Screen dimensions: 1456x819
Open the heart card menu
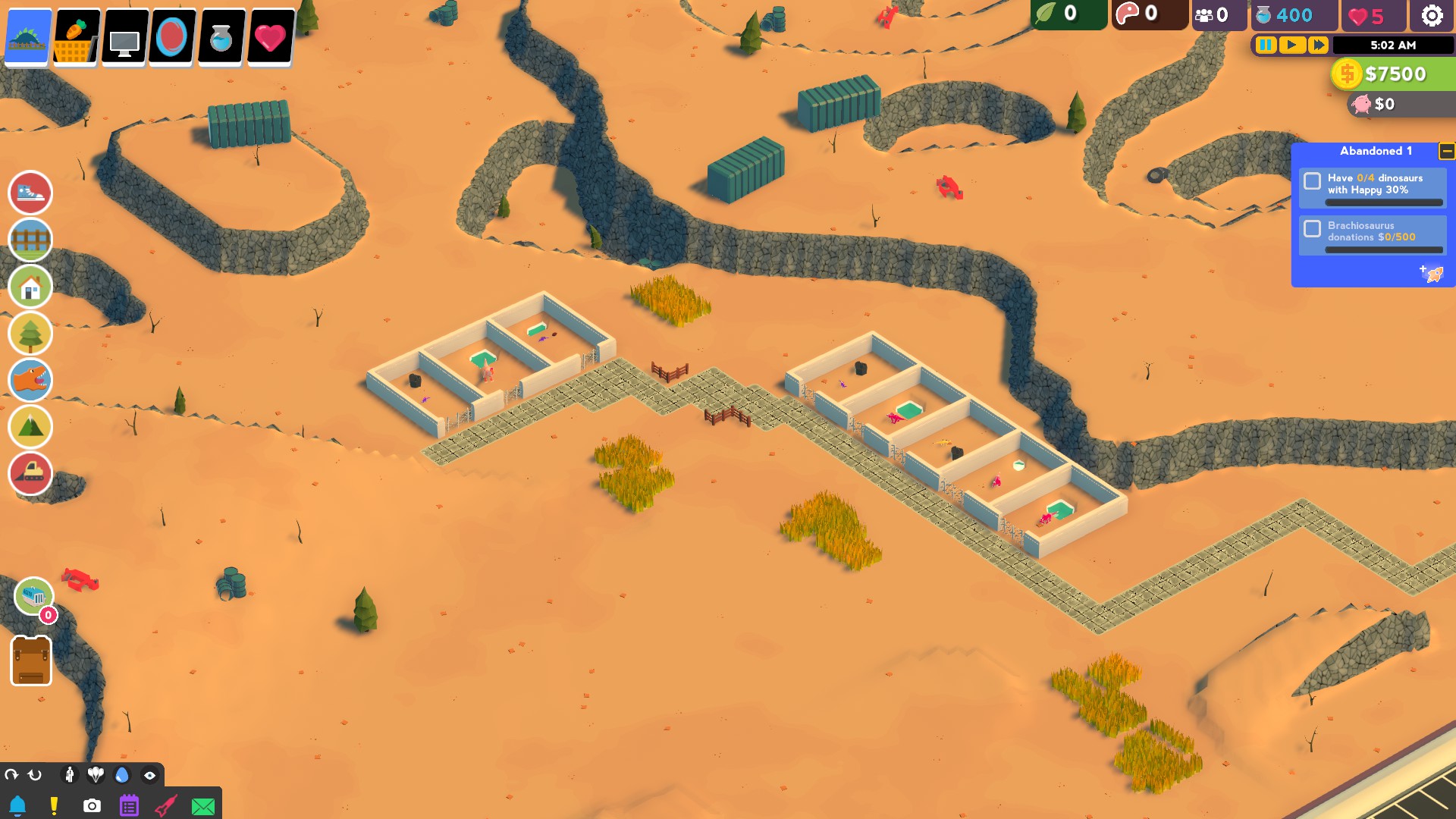[269, 36]
